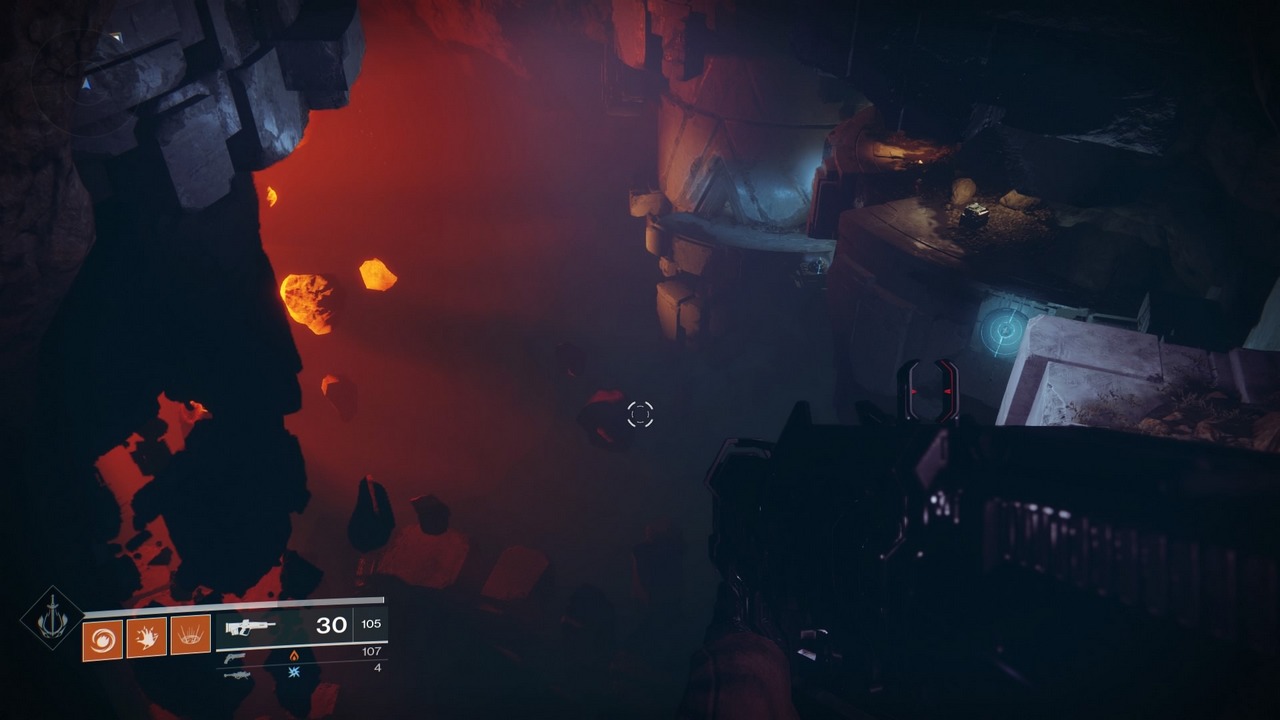Select the super ability diamond icon
1280x720 pixels.
tap(52, 619)
